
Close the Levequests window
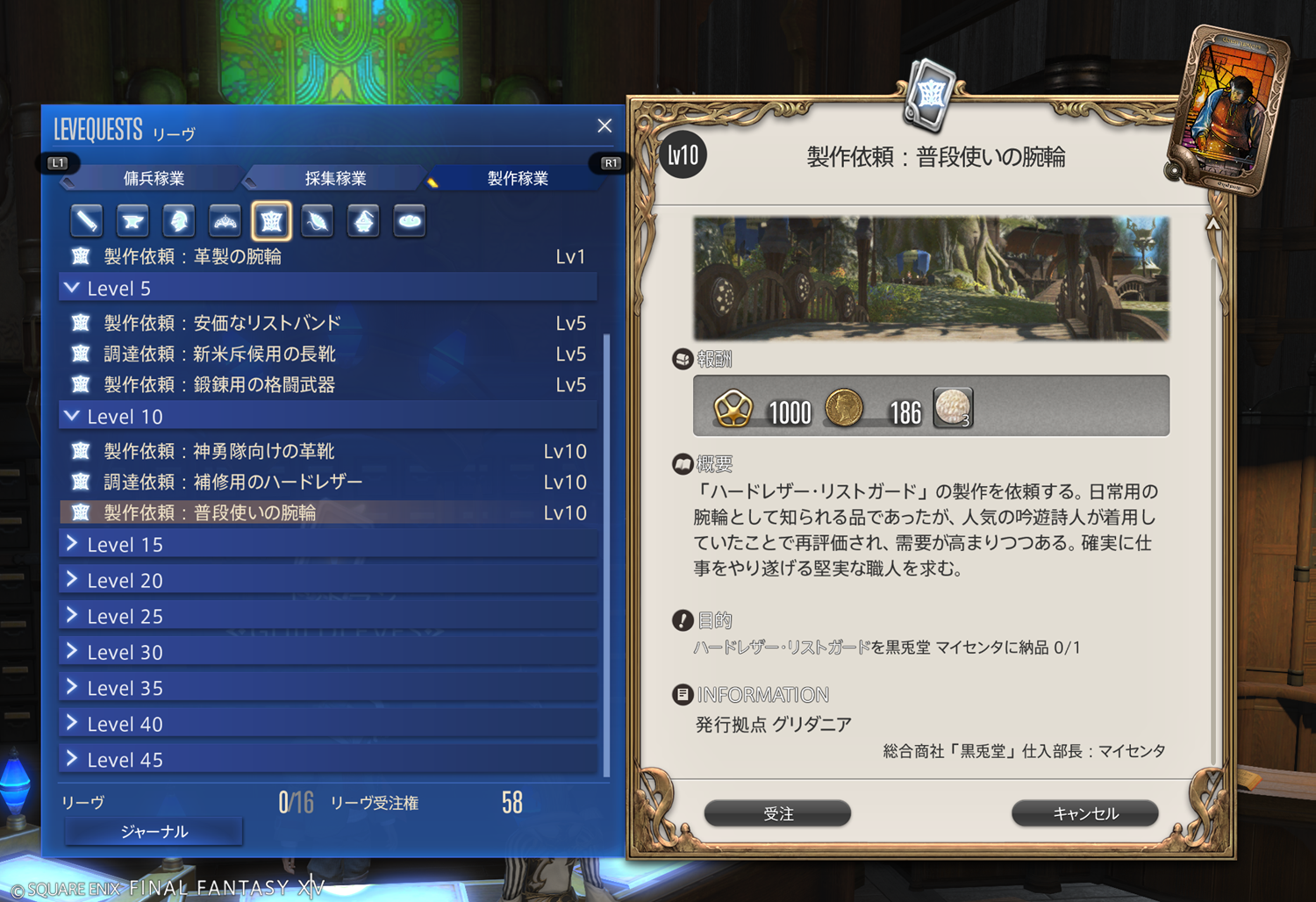point(604,126)
